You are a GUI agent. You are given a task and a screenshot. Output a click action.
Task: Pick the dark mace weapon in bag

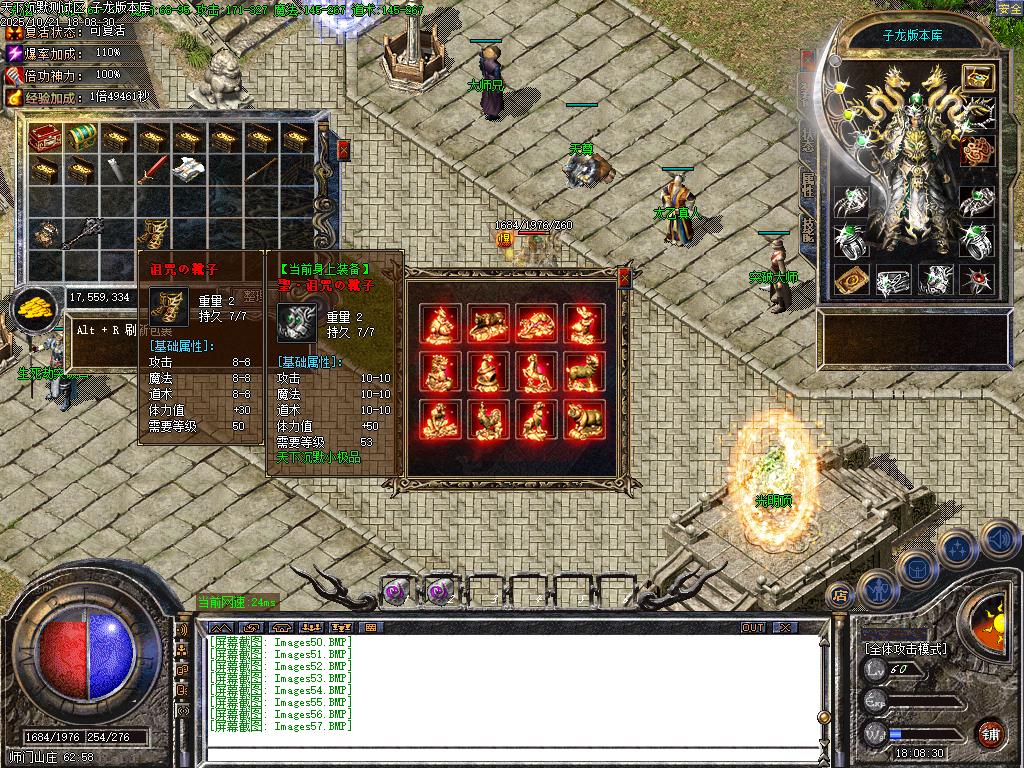click(x=82, y=234)
